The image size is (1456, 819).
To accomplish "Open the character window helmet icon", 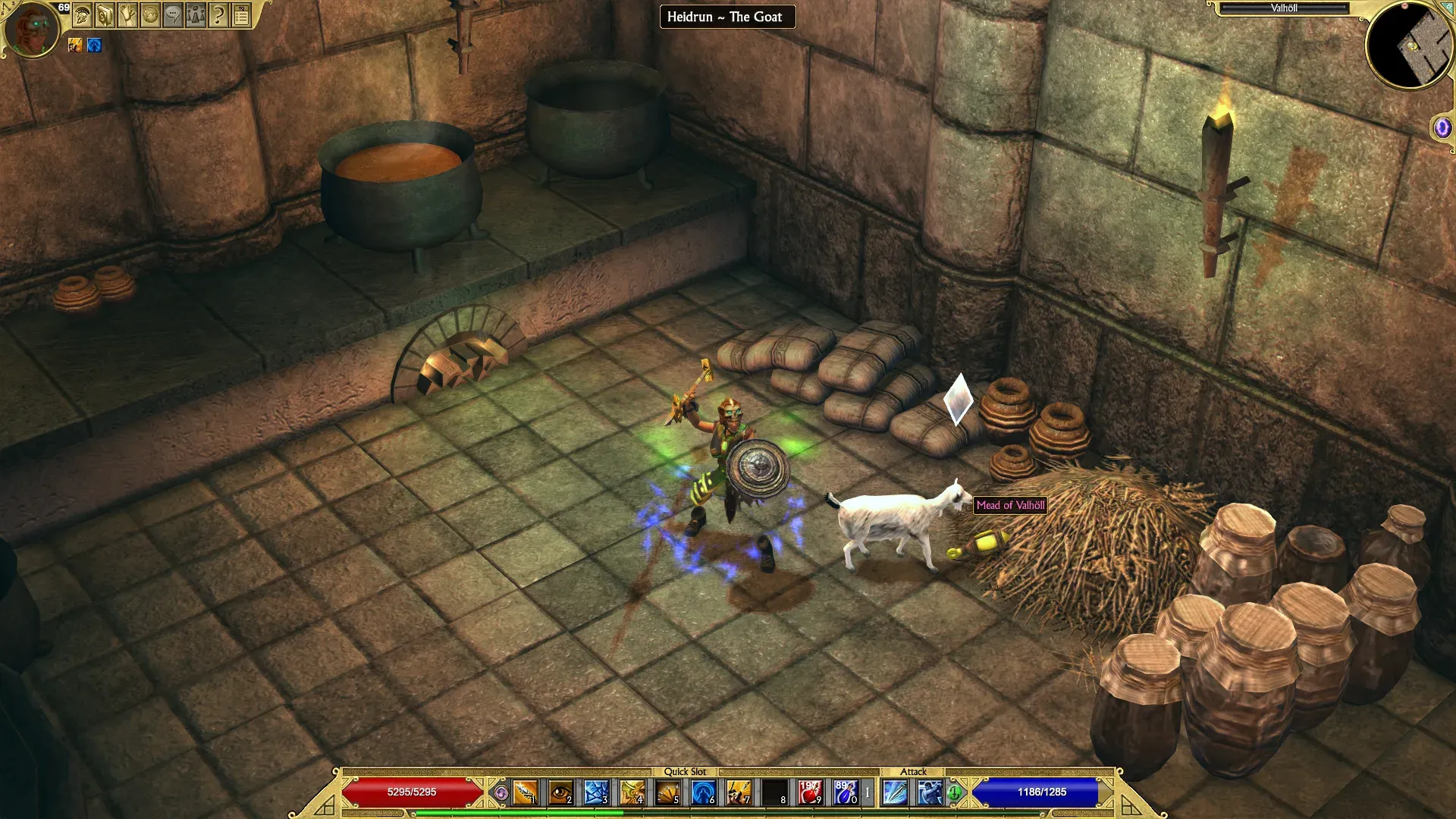I will [83, 14].
